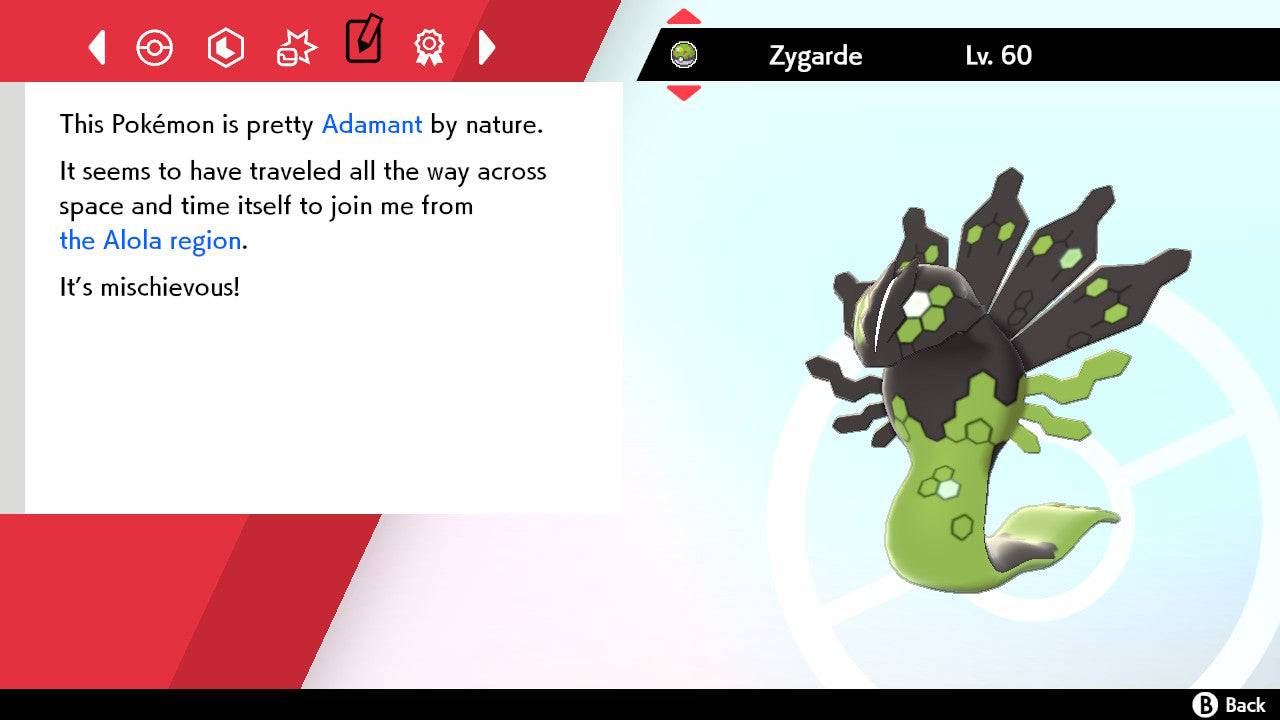Screen dimensions: 1280x720
Task: Click the red up arrow to view previous Pokémon
Action: tap(683, 15)
